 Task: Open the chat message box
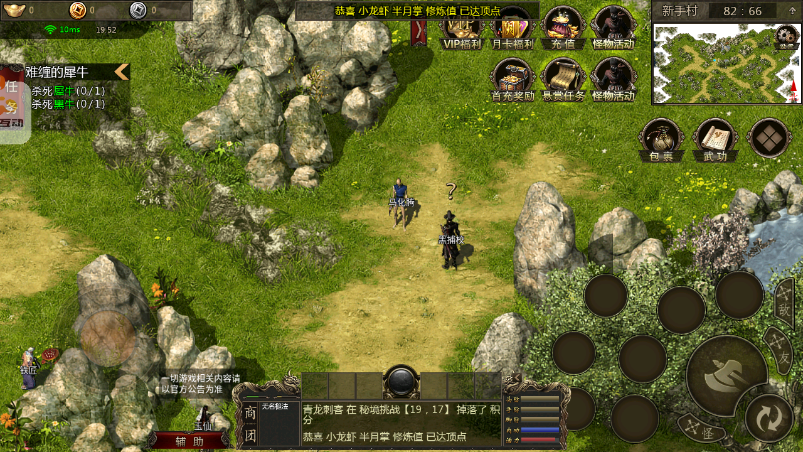(400, 423)
